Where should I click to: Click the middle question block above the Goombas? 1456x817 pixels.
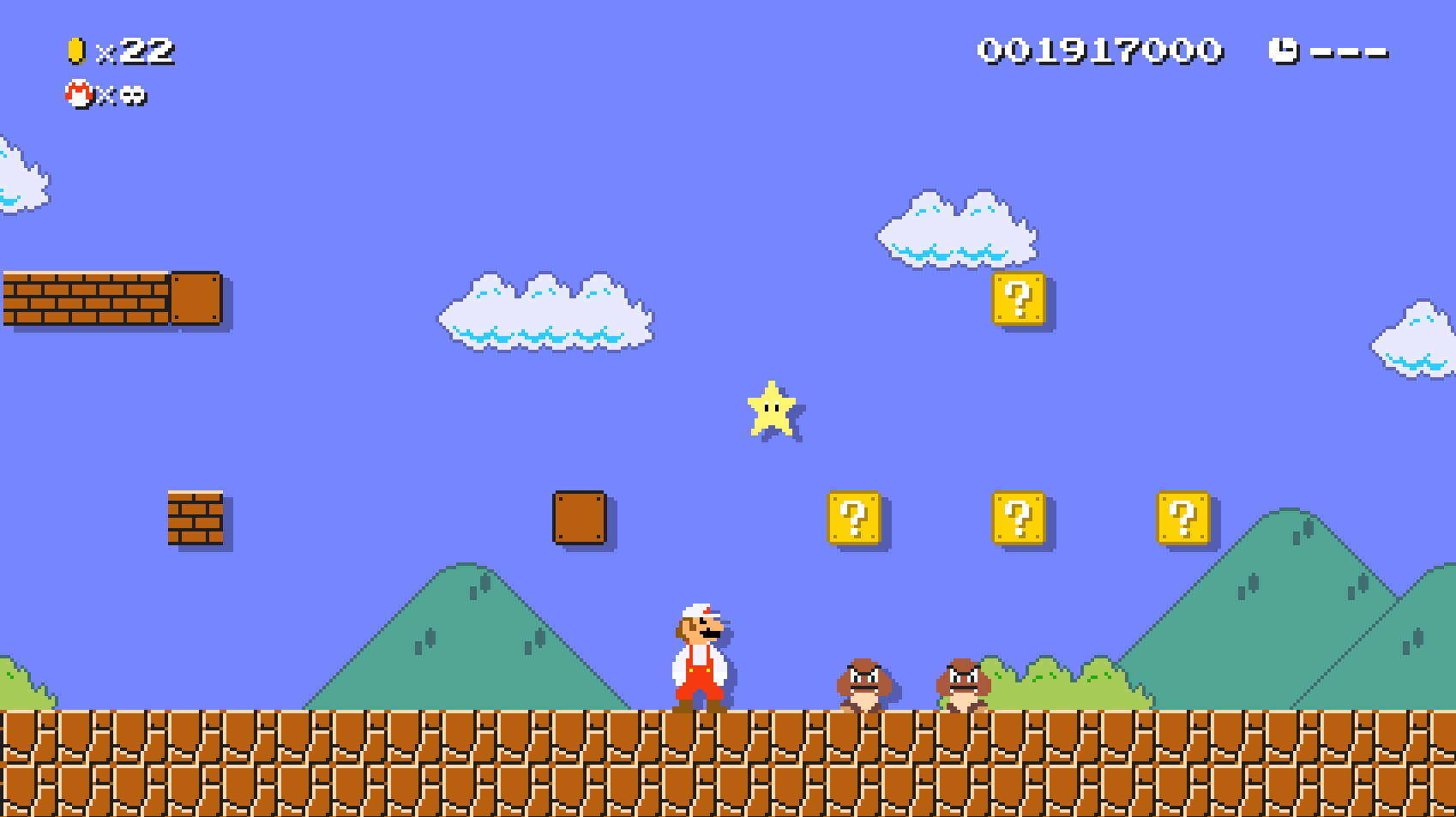[x=1020, y=519]
